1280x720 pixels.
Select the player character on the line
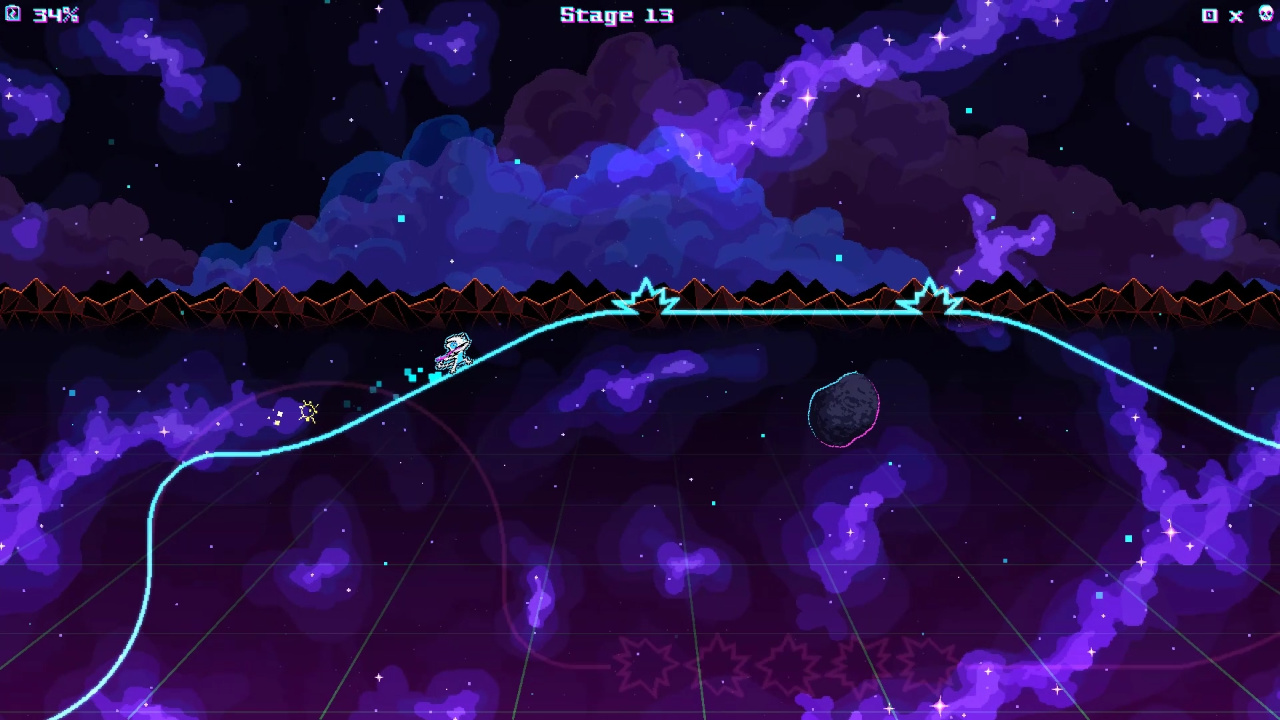[452, 350]
